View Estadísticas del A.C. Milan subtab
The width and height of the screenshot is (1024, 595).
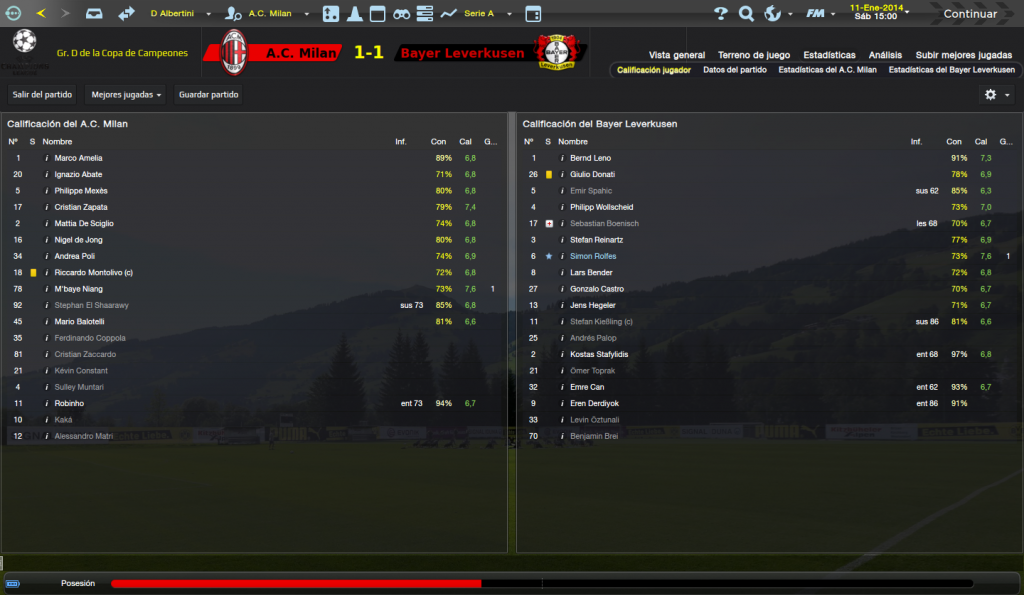click(x=827, y=70)
